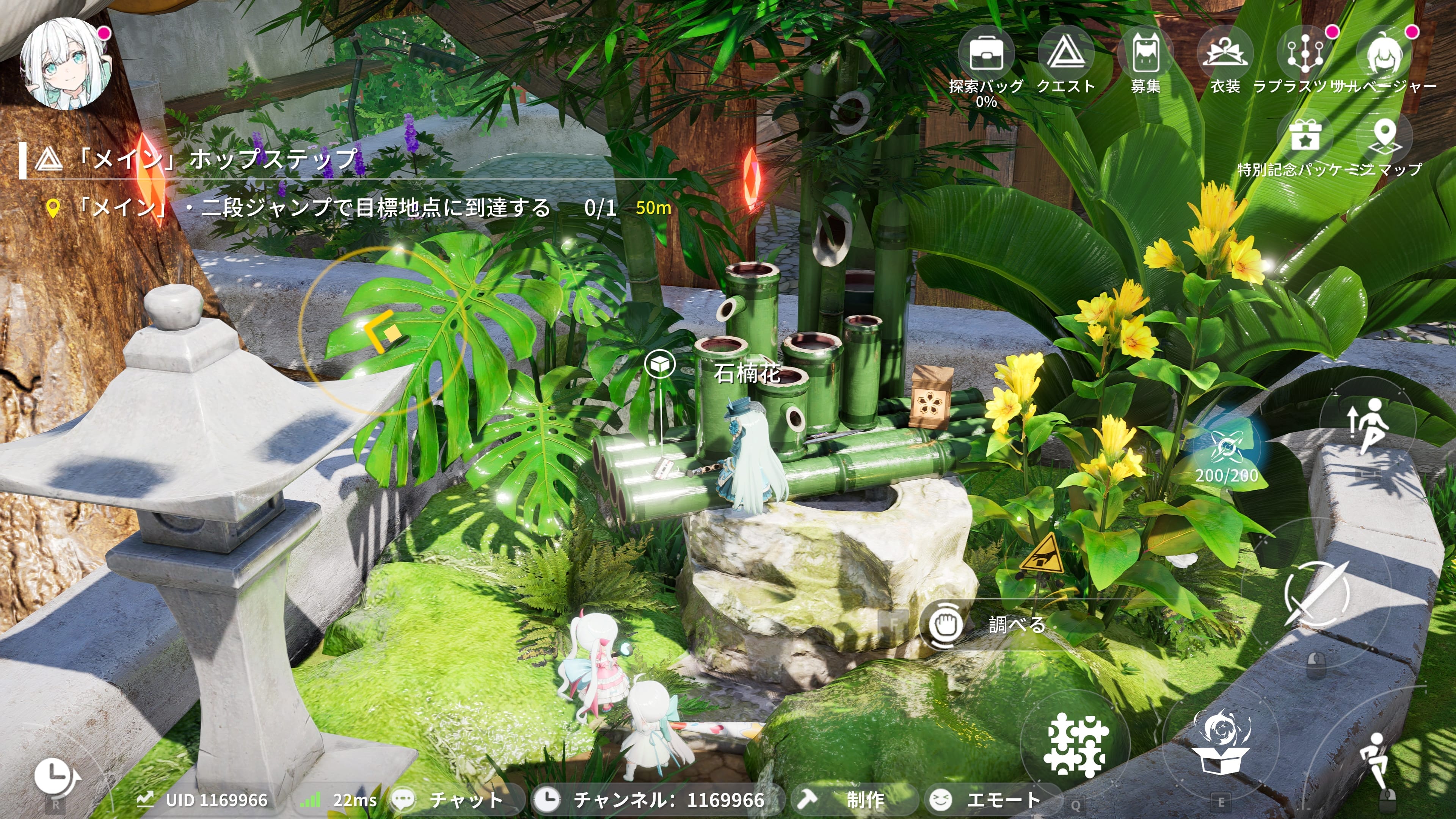Select the ホップステップ main quest tracker
Viewport: 1456px width, 819px height.
point(220,159)
